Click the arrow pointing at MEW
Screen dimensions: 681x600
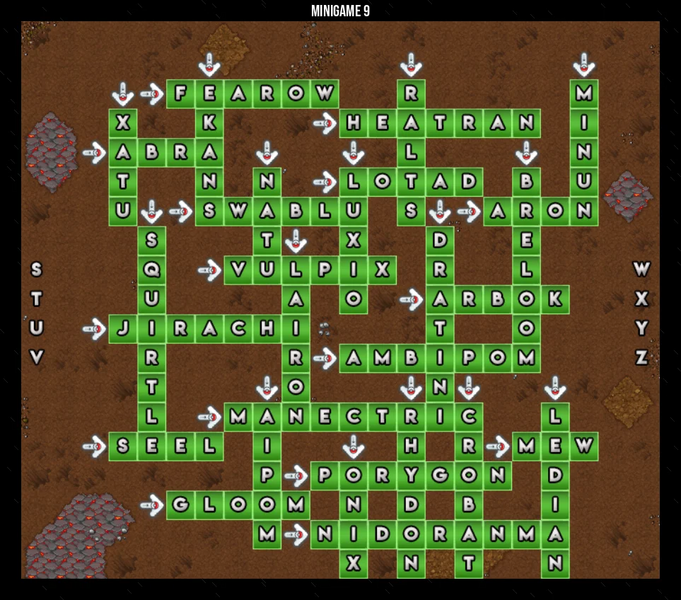click(x=498, y=444)
